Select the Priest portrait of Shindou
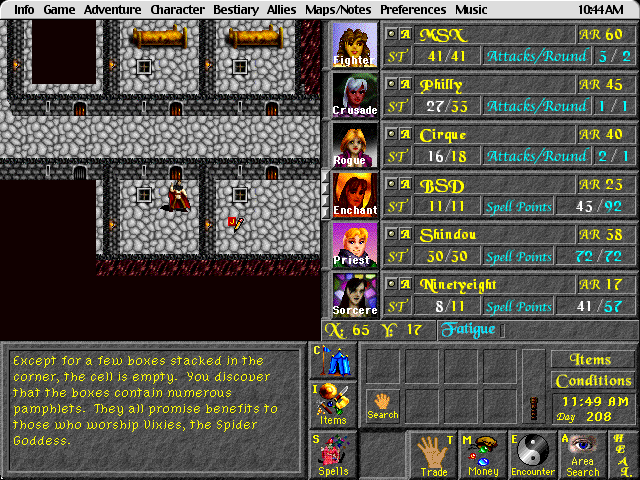The width and height of the screenshot is (640, 480). (355, 245)
